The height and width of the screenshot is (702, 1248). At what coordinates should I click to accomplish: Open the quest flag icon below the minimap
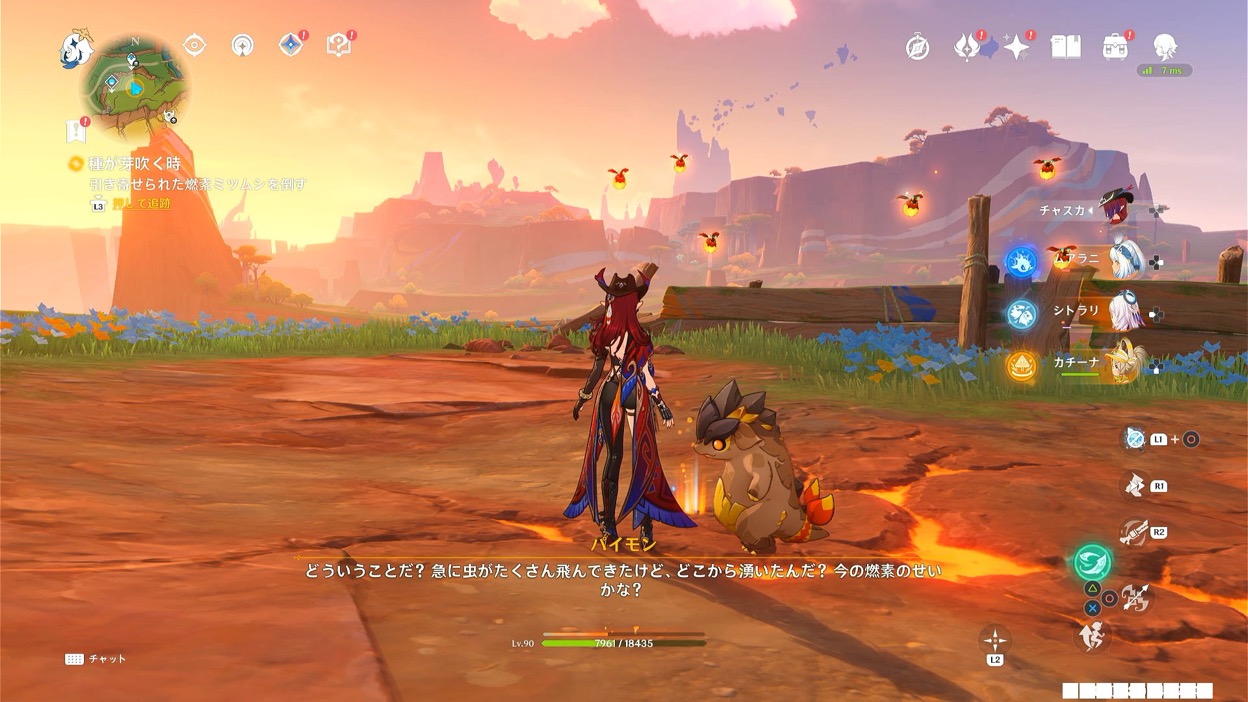pyautogui.click(x=75, y=130)
